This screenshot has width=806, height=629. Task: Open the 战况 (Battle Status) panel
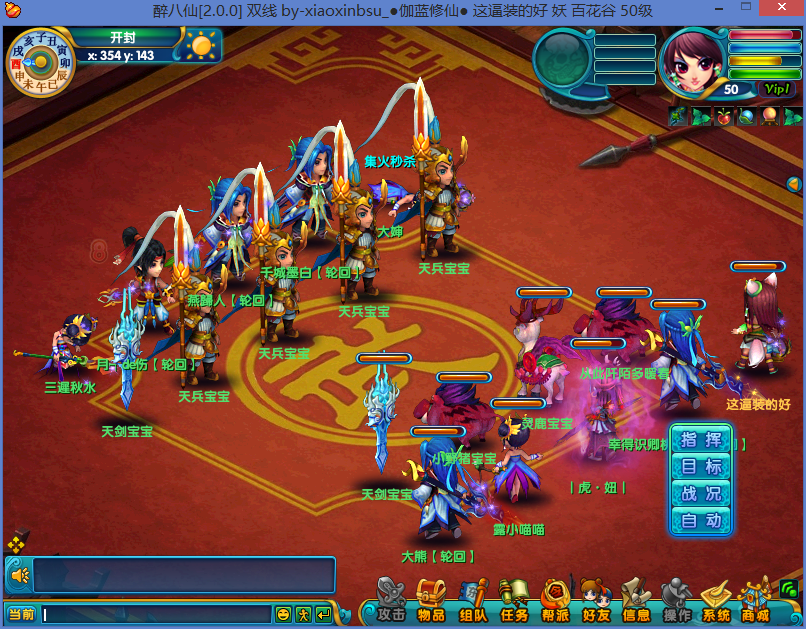[x=701, y=494]
